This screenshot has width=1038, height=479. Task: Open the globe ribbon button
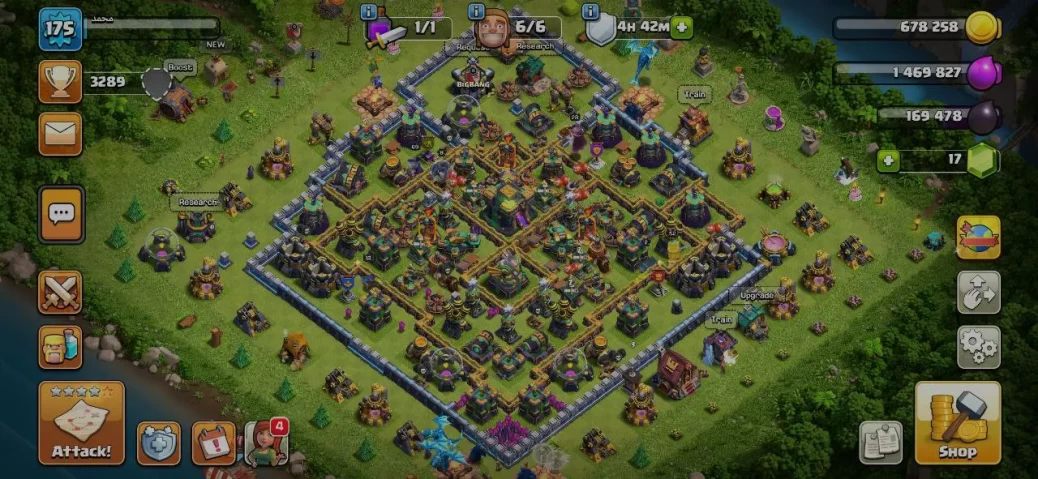[978, 238]
